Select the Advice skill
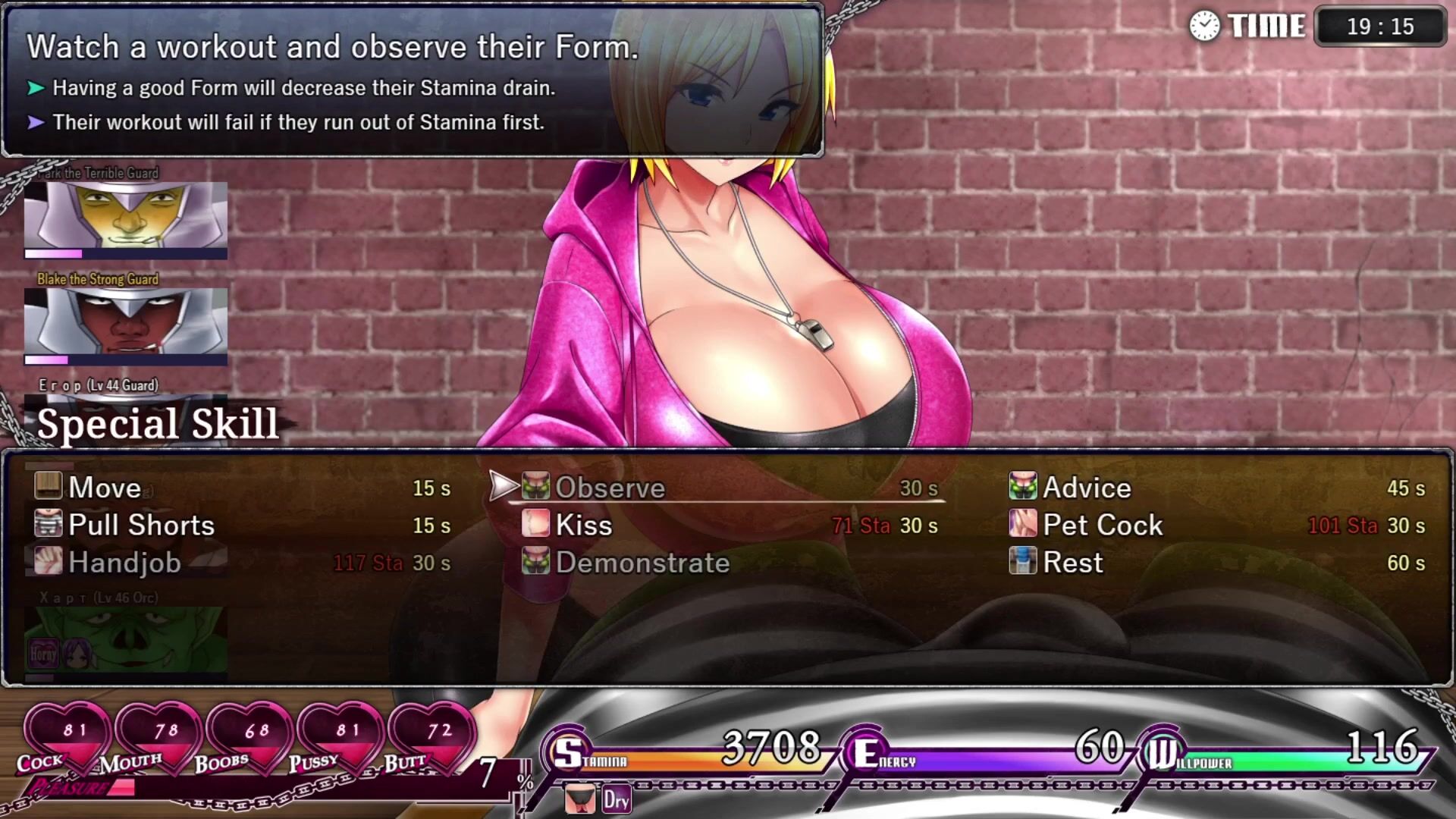This screenshot has height=819, width=1456. (x=1086, y=488)
